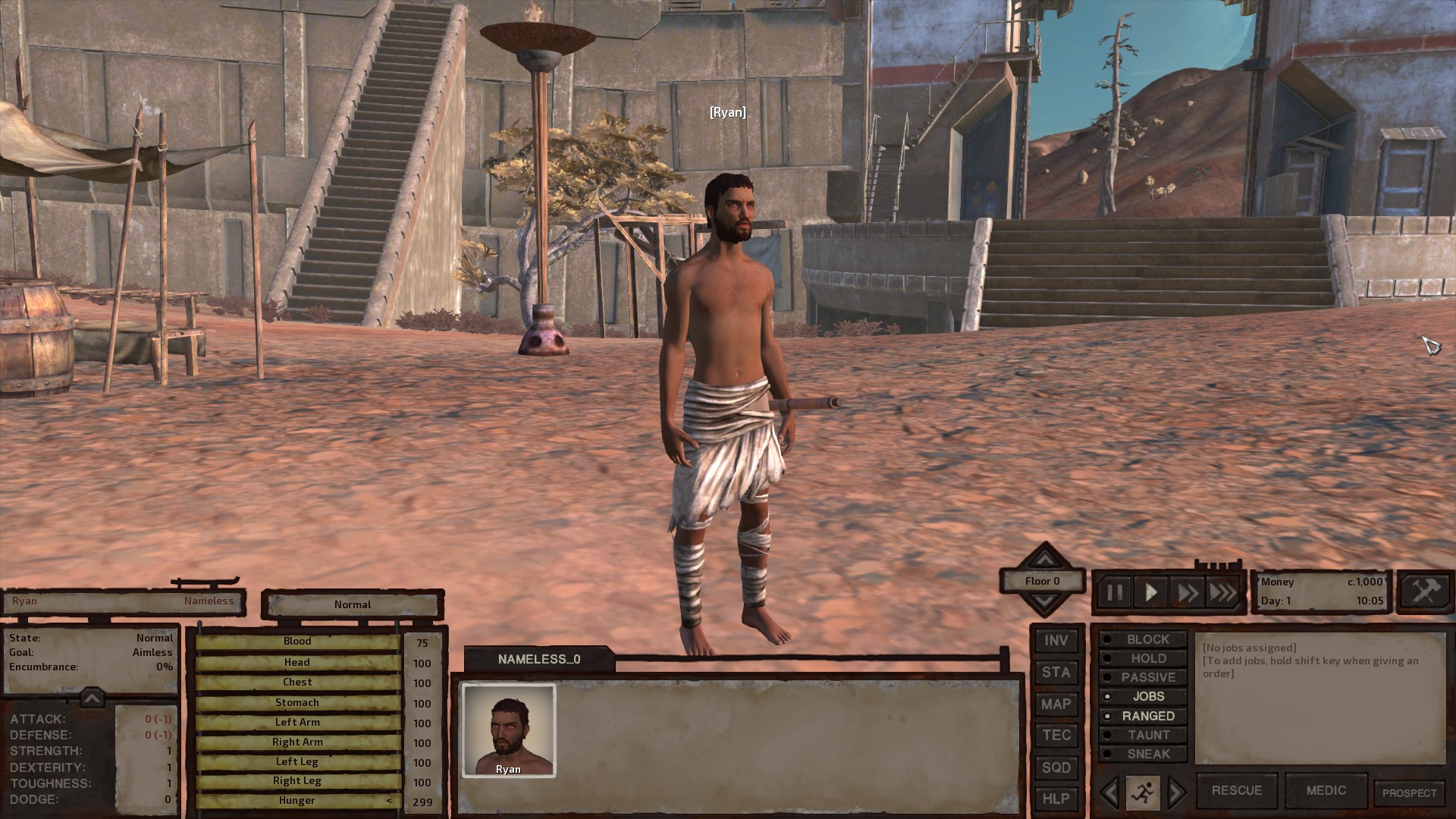This screenshot has width=1456, height=819.
Task: Resume normal game speed with play icon
Action: click(x=1151, y=592)
